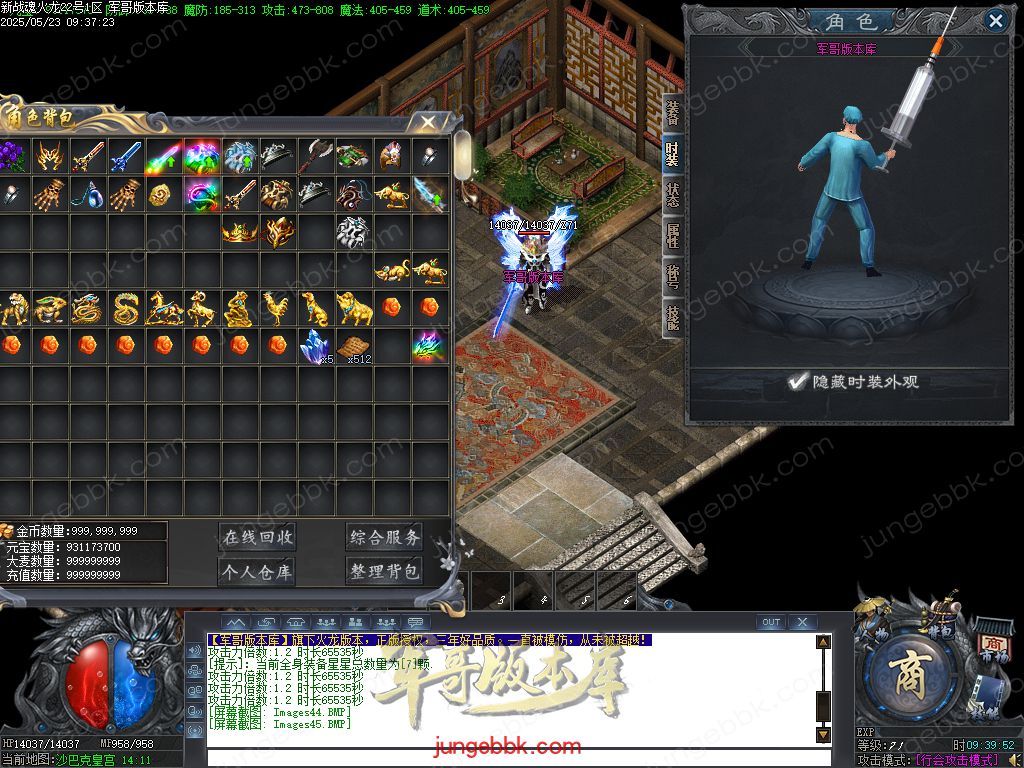Open the personal warehouse (个人仓库)
1024x768 pixels.
pyautogui.click(x=258, y=571)
